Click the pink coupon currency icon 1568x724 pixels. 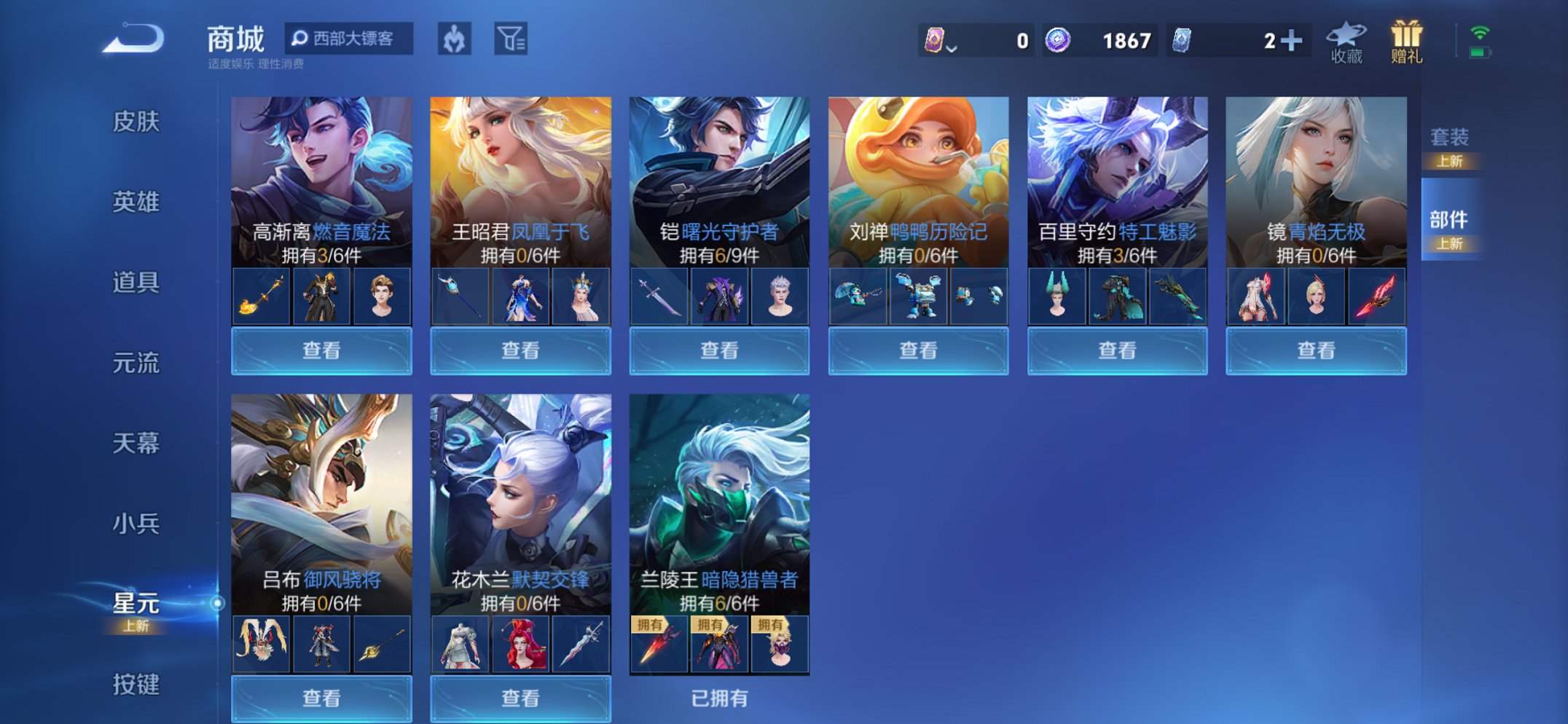934,40
